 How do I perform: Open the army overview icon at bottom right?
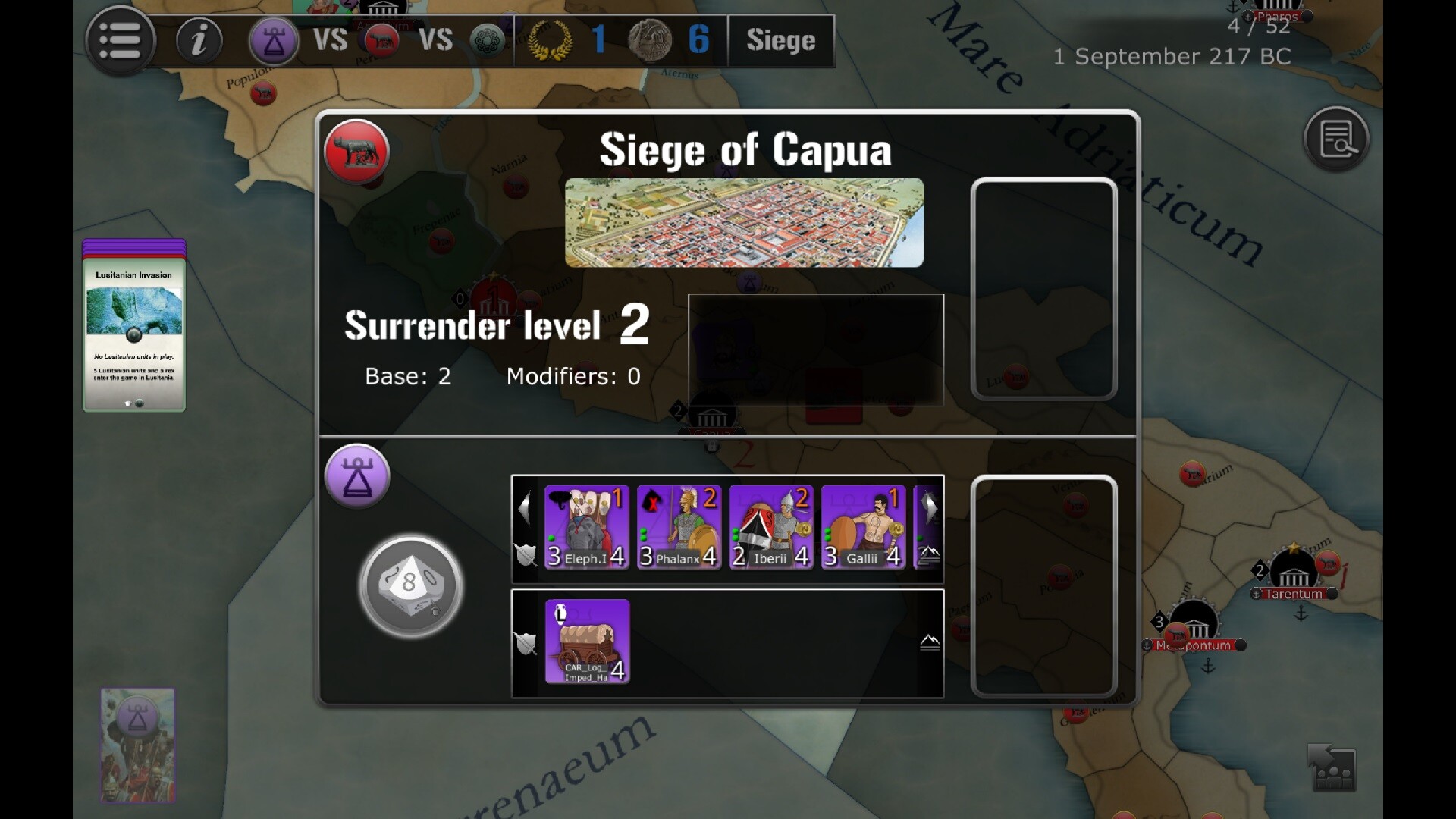[x=1332, y=768]
